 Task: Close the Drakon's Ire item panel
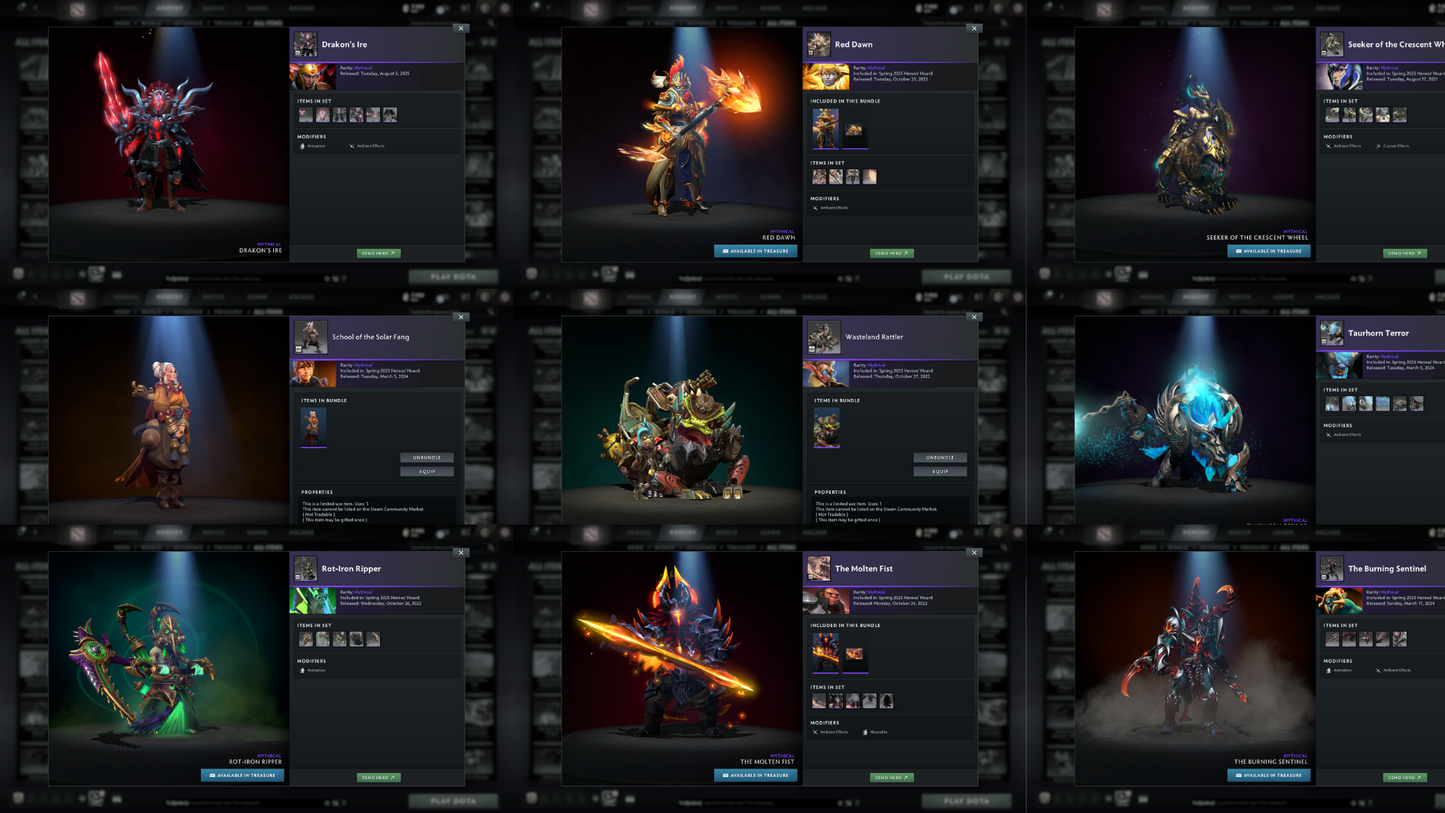[x=461, y=28]
